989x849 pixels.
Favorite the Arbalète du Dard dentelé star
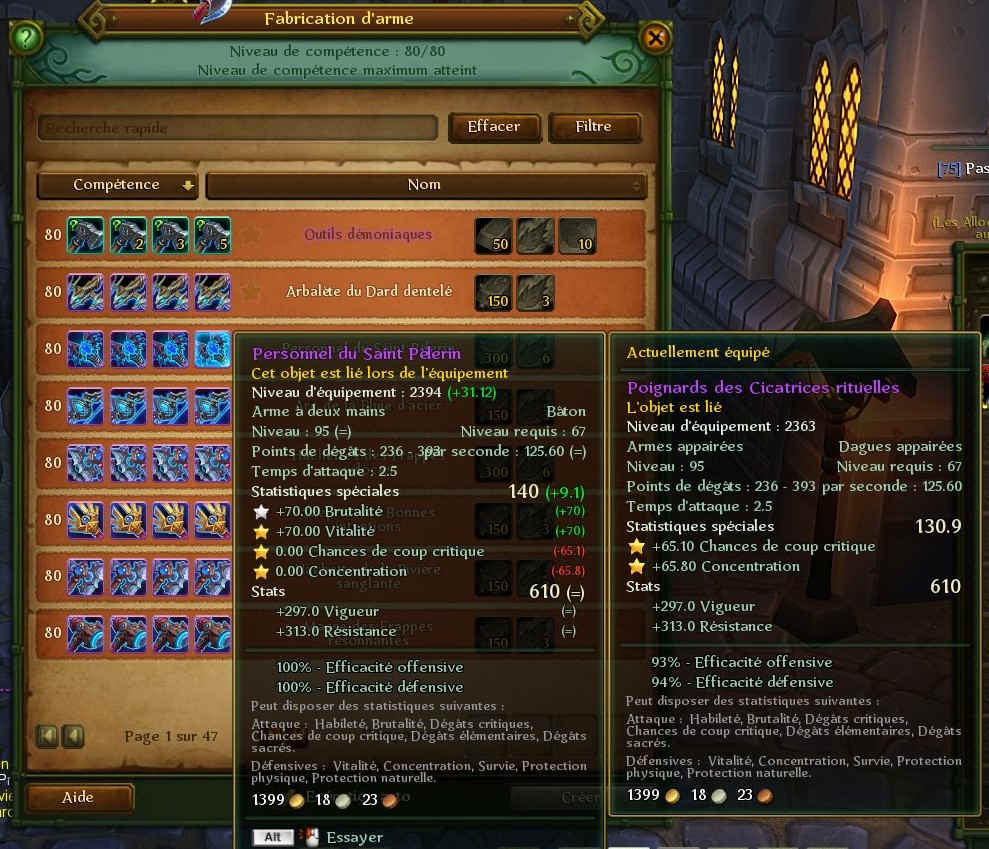click(x=252, y=292)
